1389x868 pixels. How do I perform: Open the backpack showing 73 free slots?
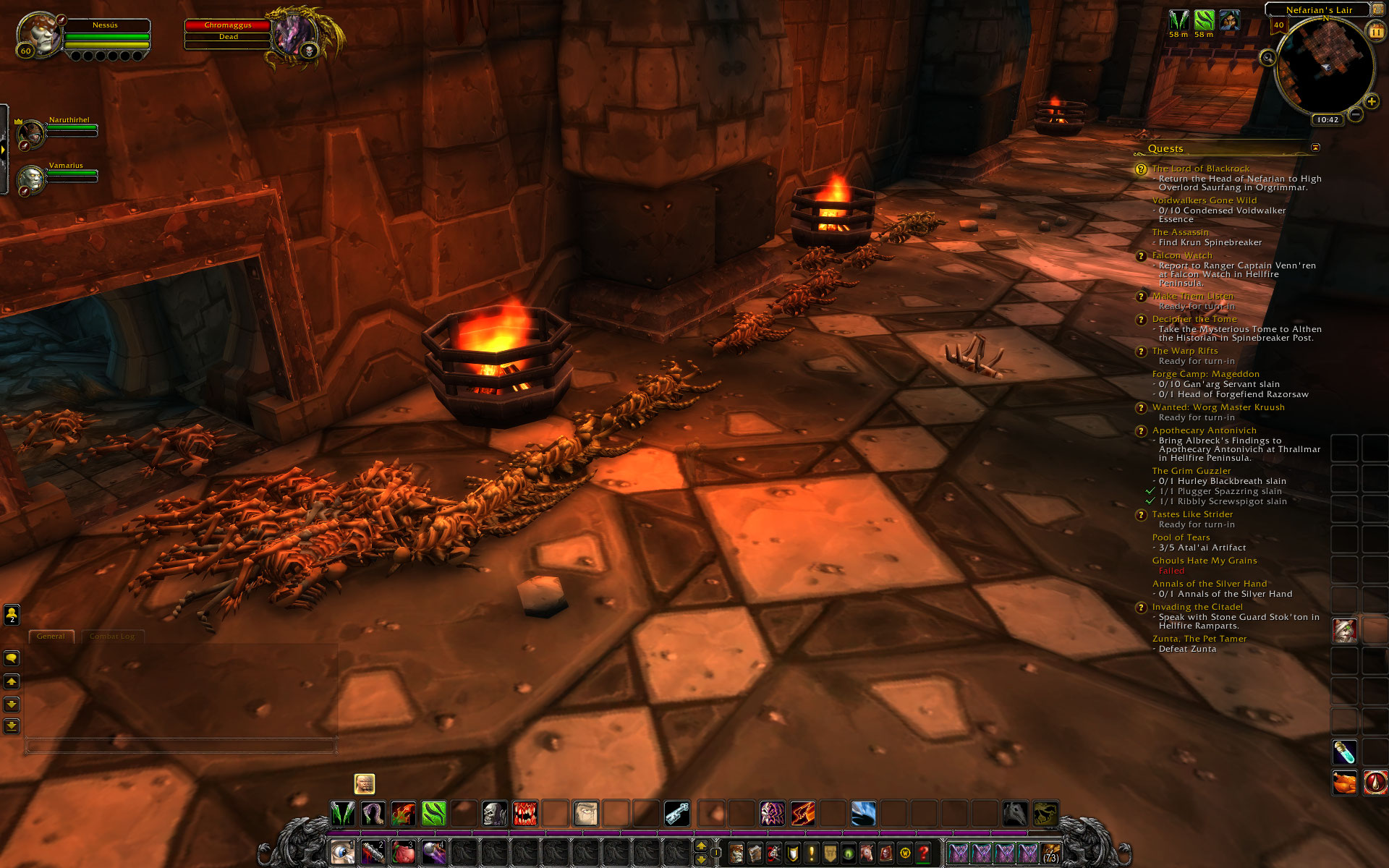(x=1050, y=854)
